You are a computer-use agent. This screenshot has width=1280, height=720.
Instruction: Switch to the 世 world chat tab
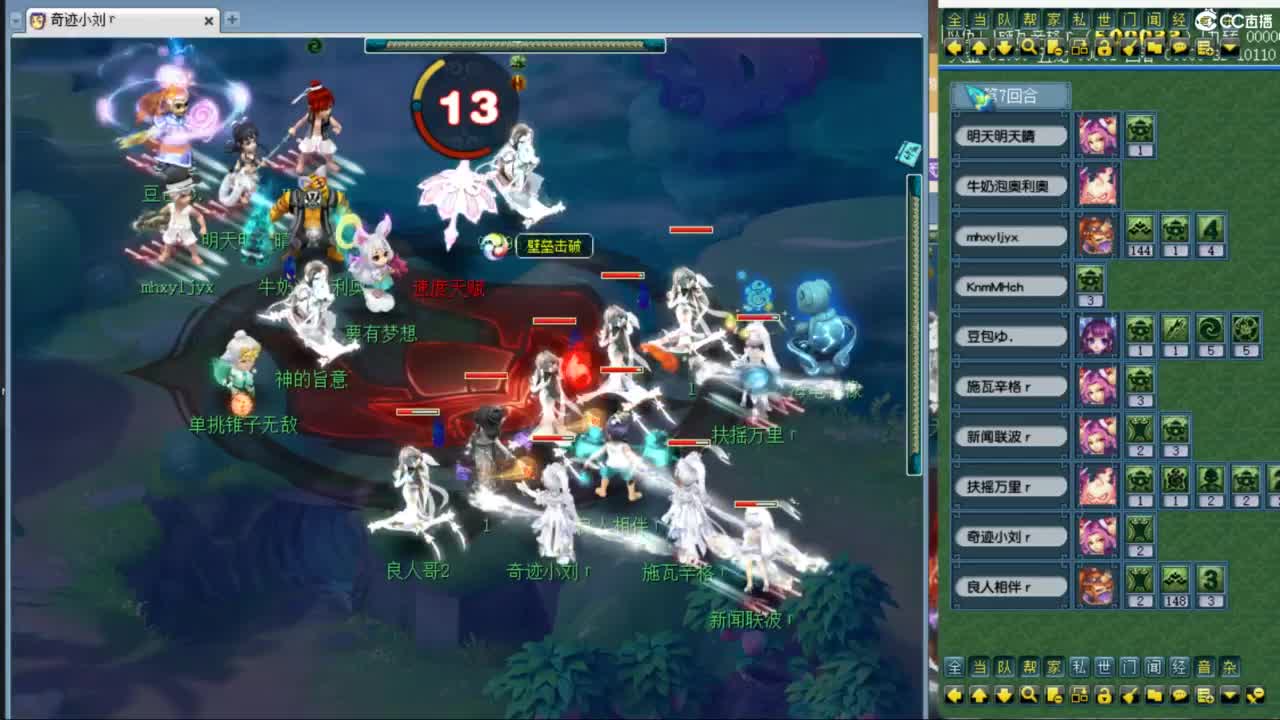pyautogui.click(x=1101, y=18)
